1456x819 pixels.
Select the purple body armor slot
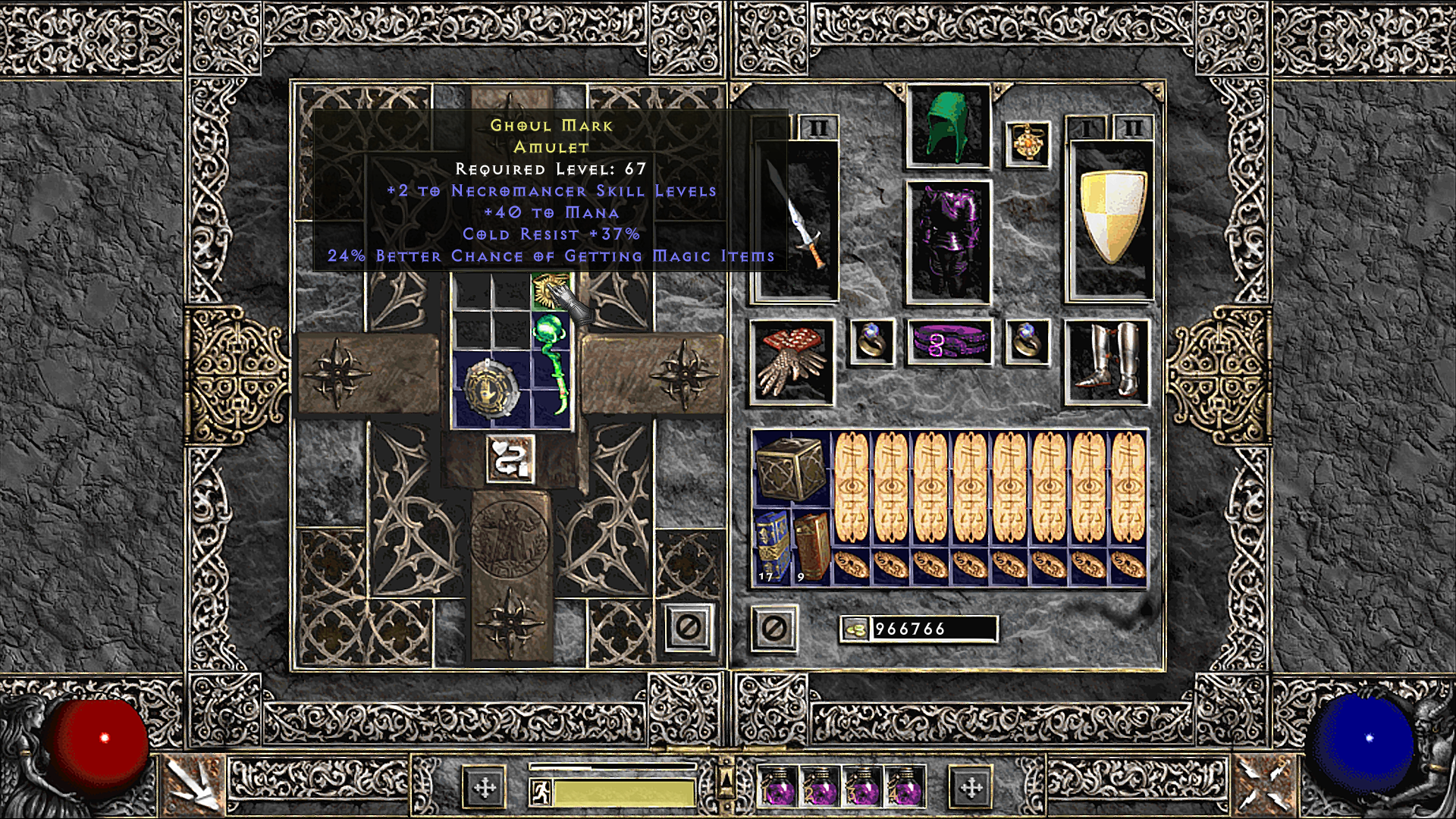tap(949, 243)
